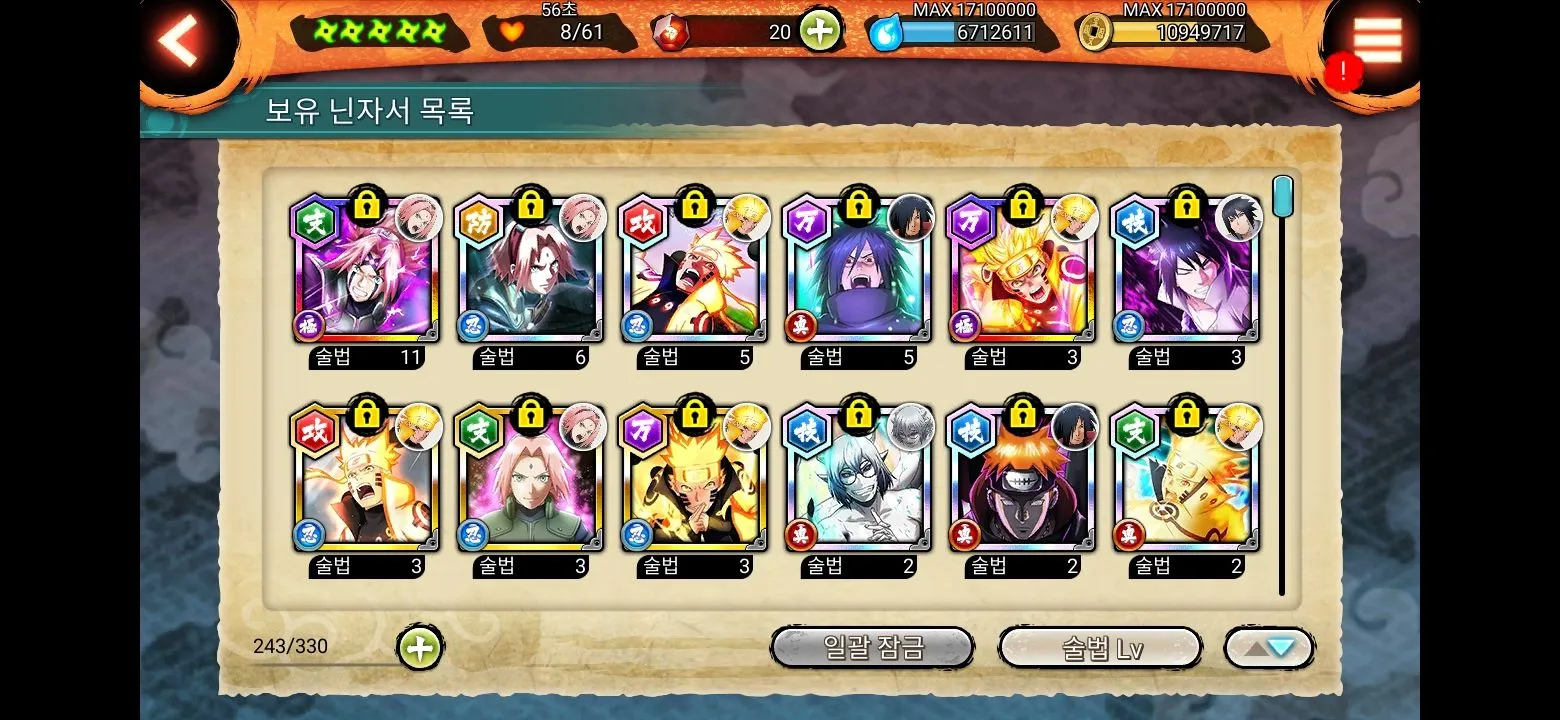
Task: Add more red gems with the plus button
Action: 819,31
